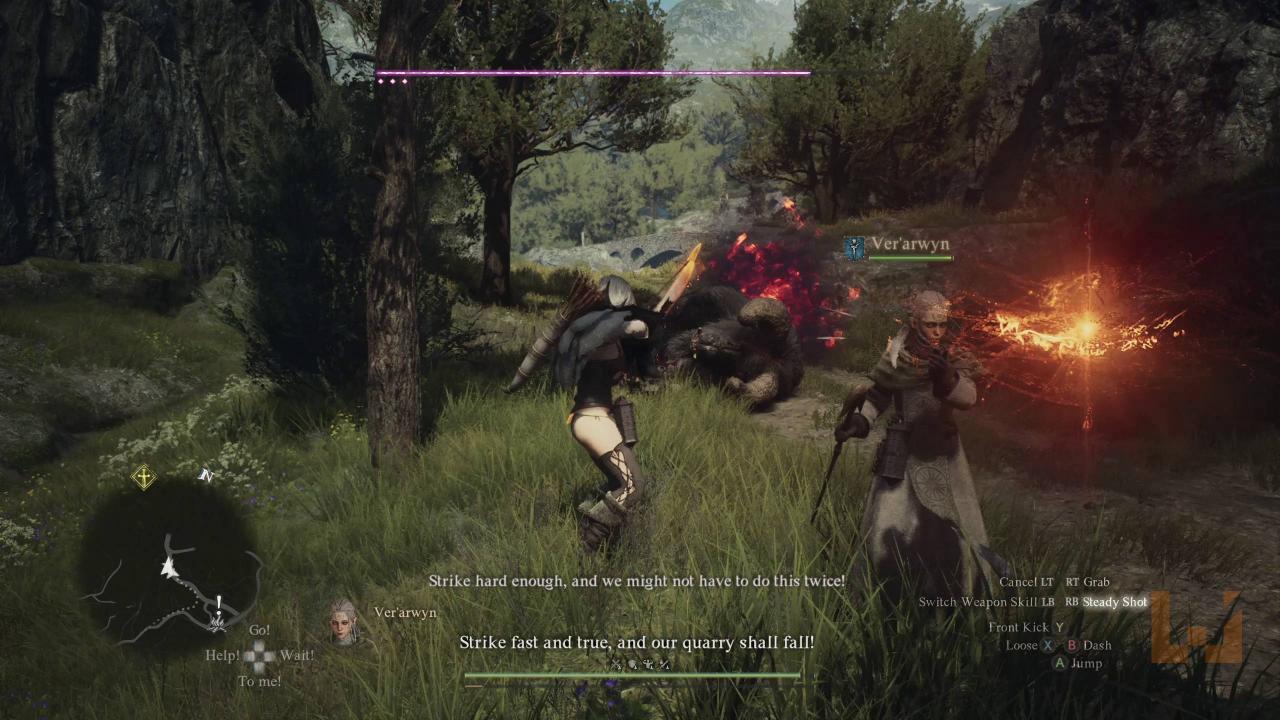1280x720 pixels.
Task: Issue the "Go!" pawn command
Action: point(259,630)
